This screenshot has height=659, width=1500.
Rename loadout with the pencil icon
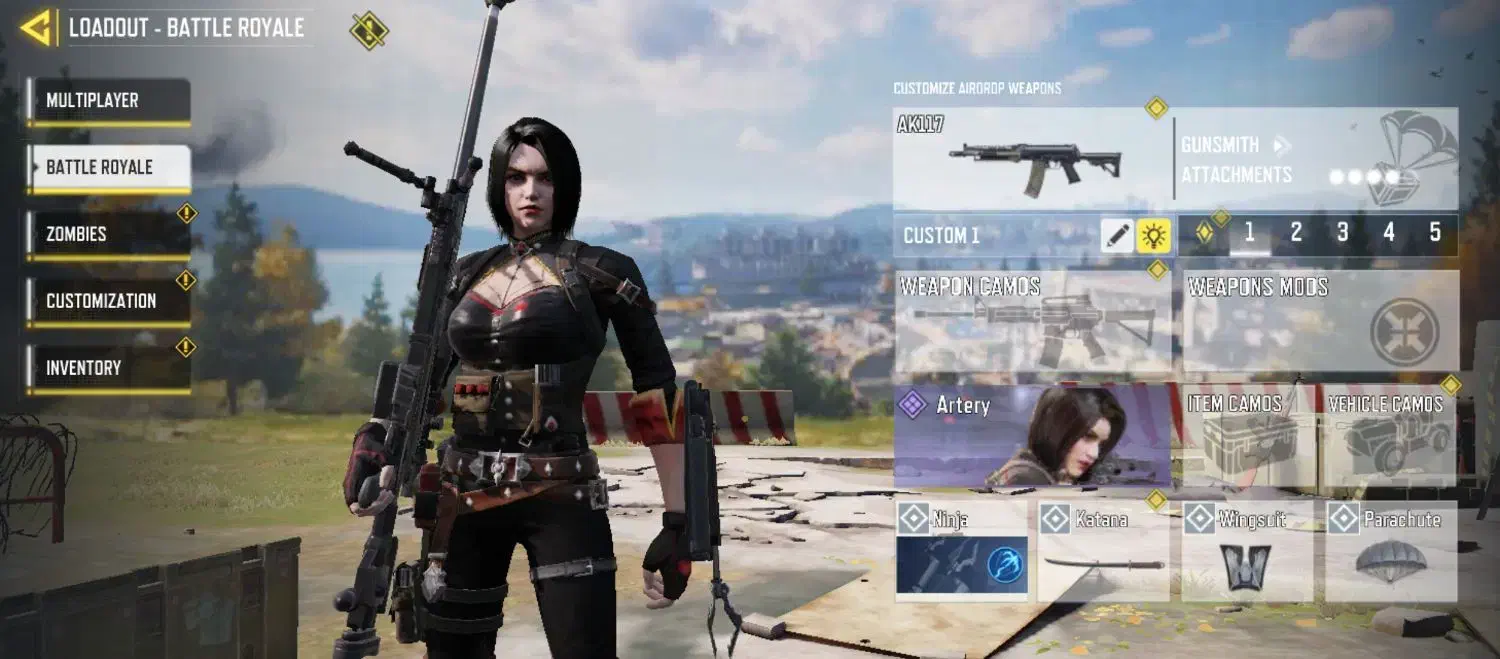coord(1118,236)
